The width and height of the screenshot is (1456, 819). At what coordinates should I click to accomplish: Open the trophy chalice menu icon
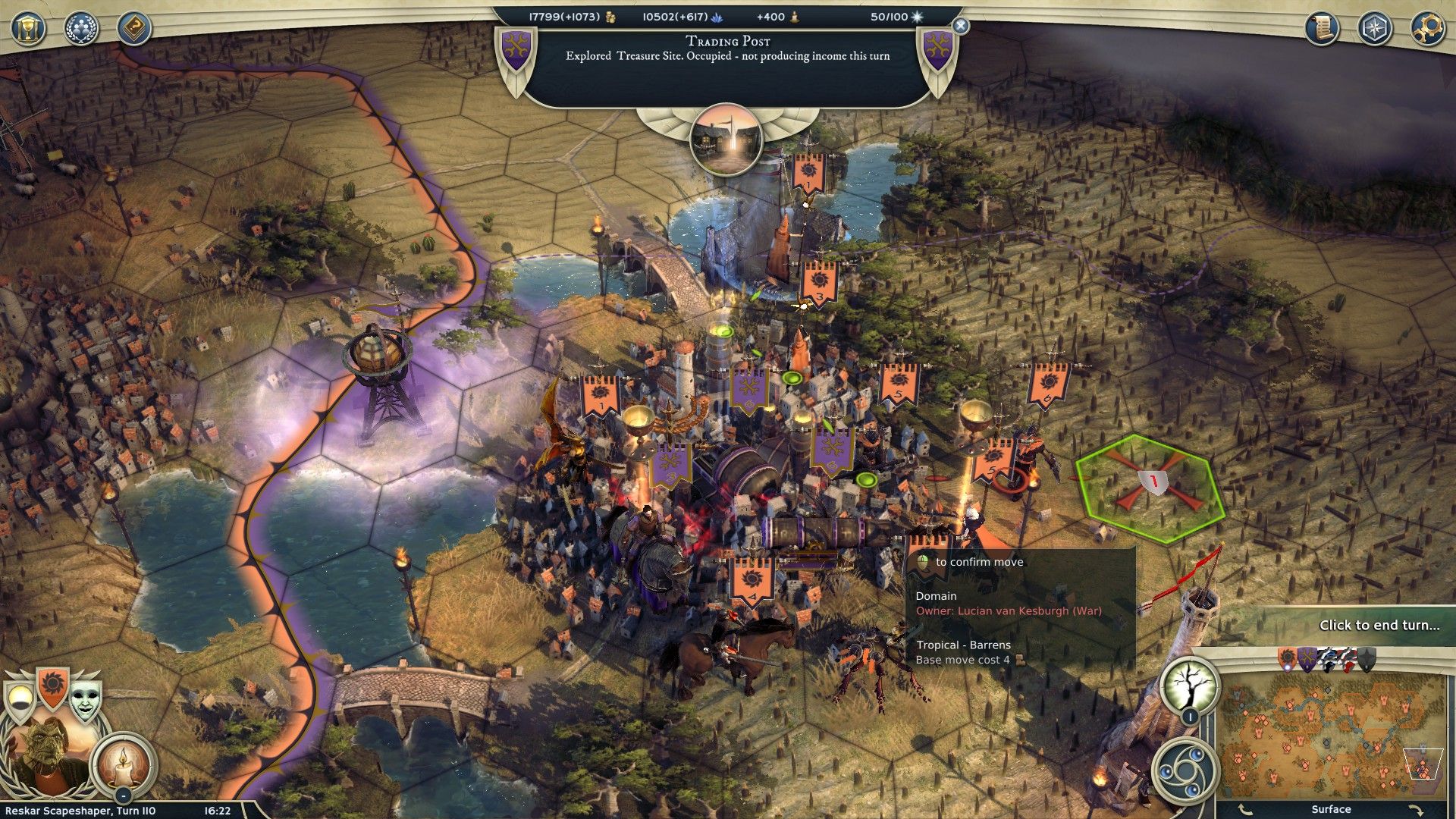pos(28,29)
